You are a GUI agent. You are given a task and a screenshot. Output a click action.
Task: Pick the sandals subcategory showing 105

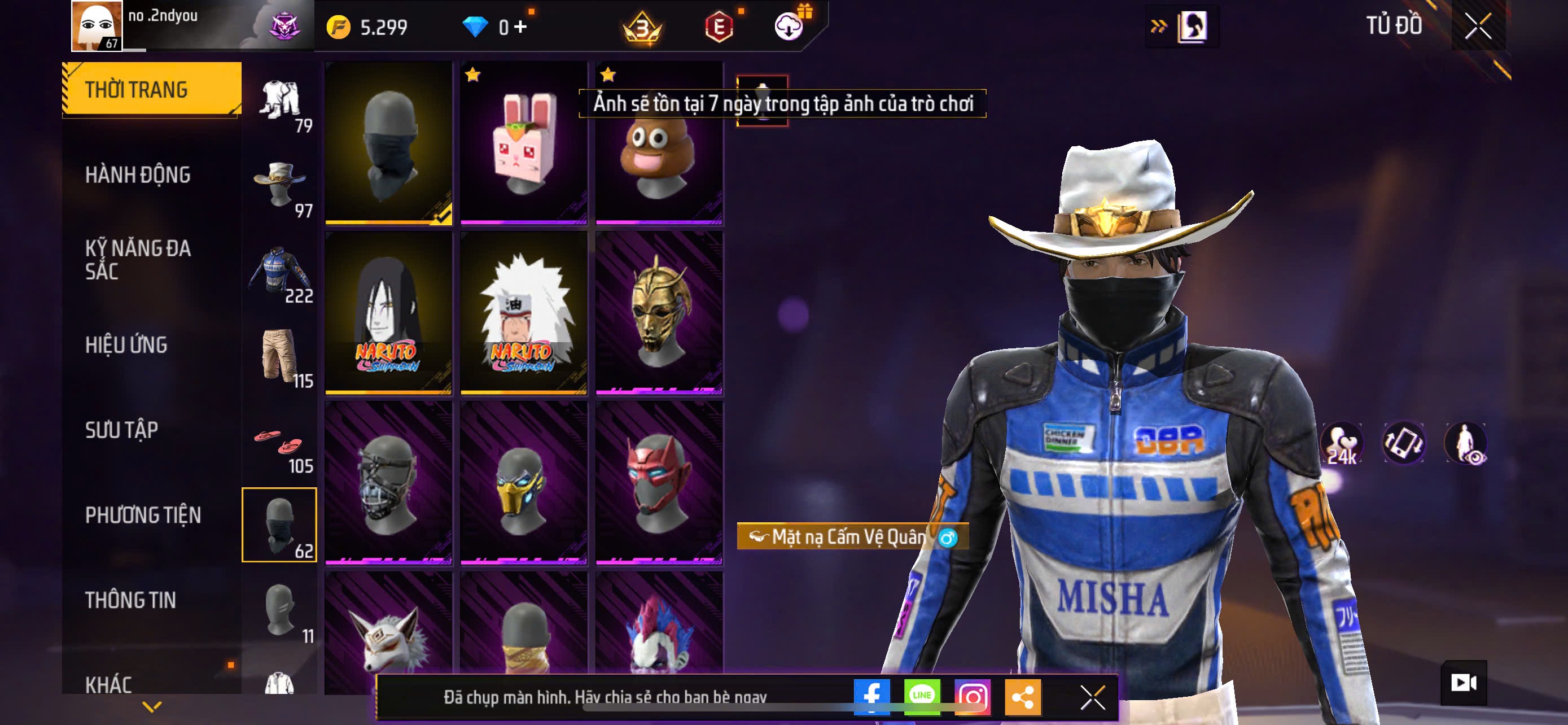[279, 441]
